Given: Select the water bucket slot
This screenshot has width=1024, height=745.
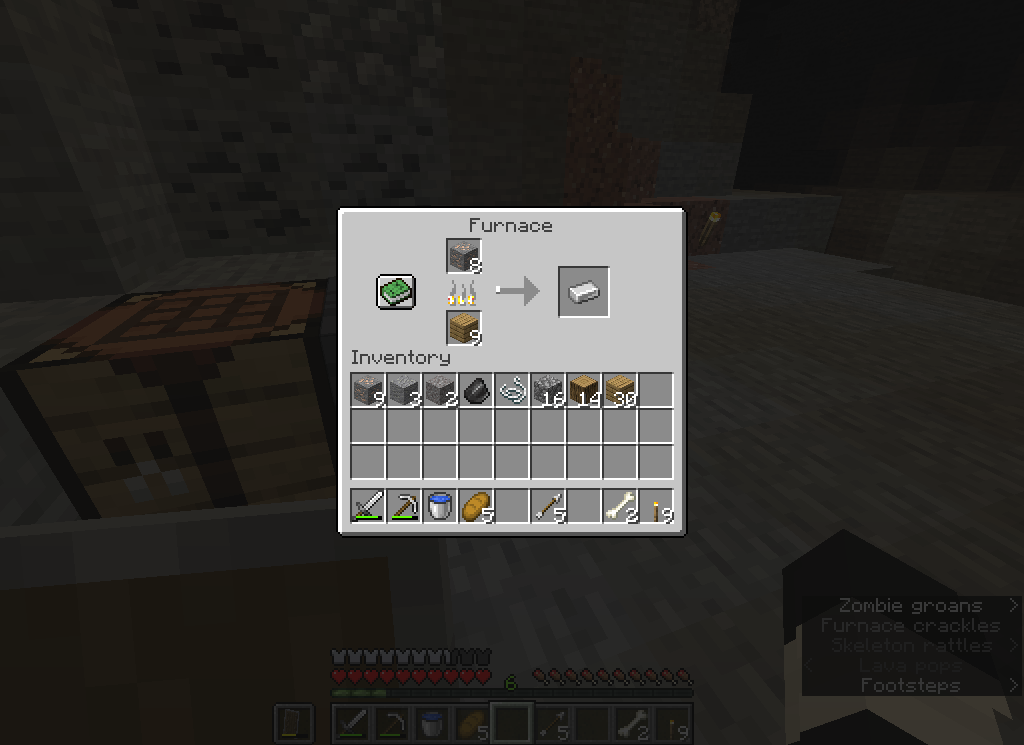Looking at the screenshot, I should 440,506.
